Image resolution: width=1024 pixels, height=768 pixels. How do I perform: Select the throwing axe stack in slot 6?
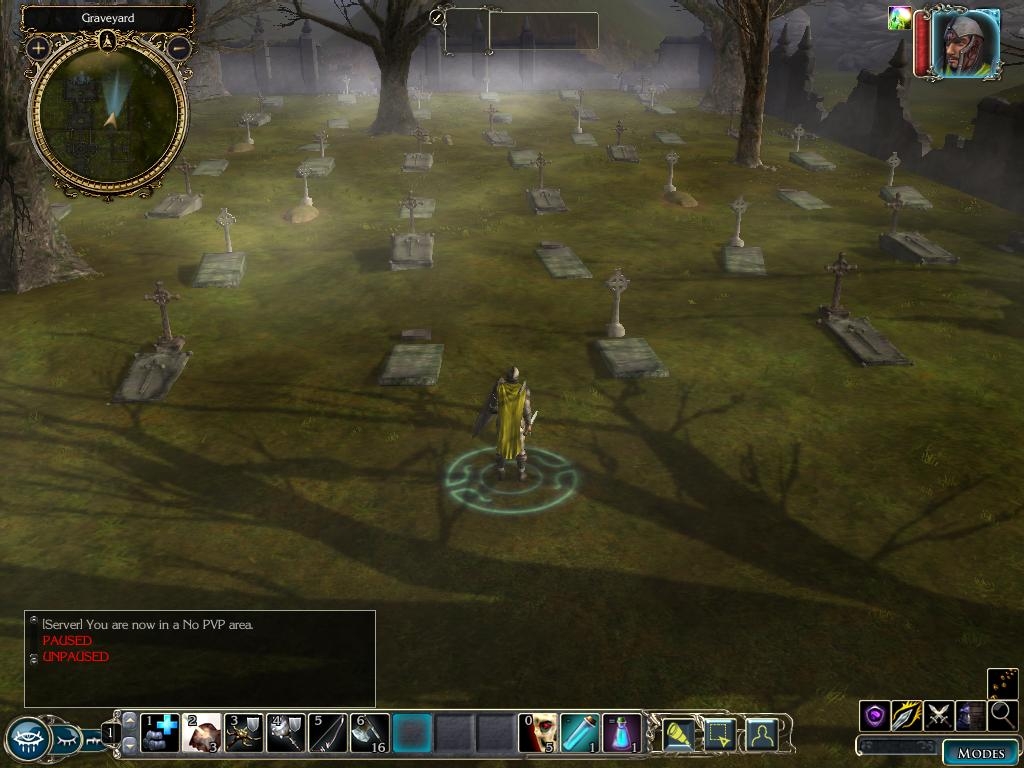[369, 733]
